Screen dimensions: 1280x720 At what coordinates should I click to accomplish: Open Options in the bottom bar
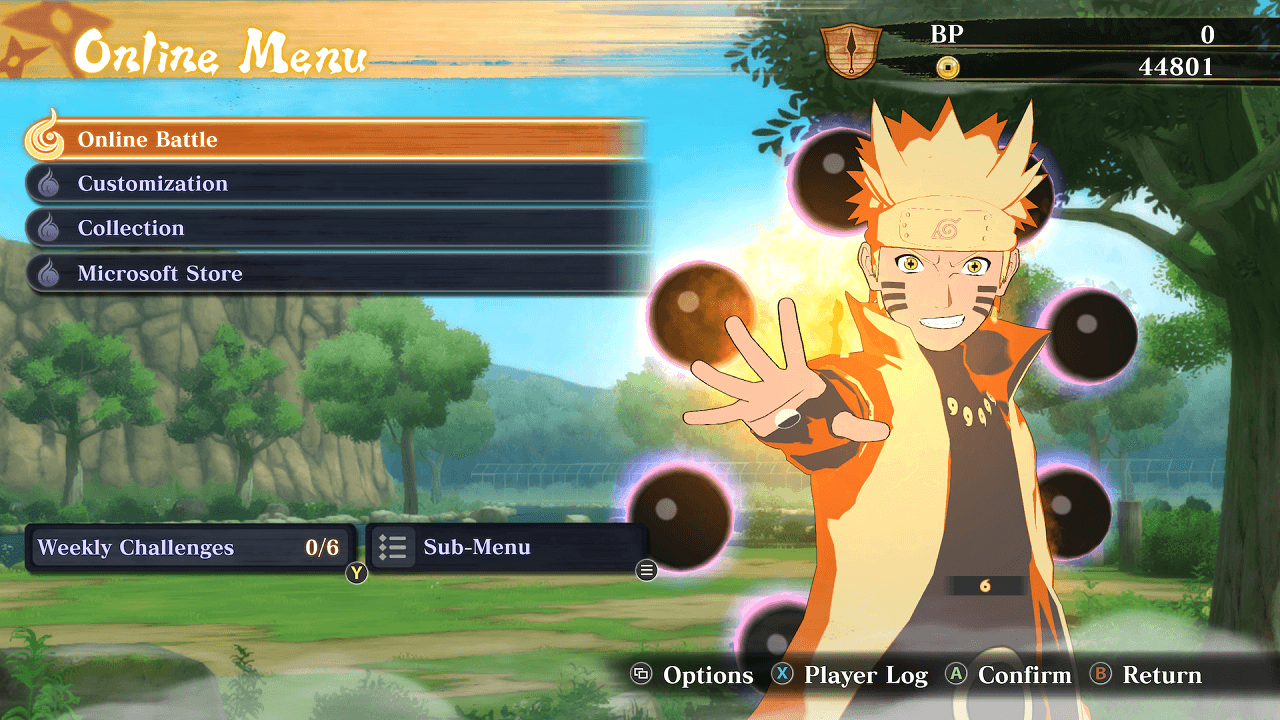pyautogui.click(x=693, y=675)
